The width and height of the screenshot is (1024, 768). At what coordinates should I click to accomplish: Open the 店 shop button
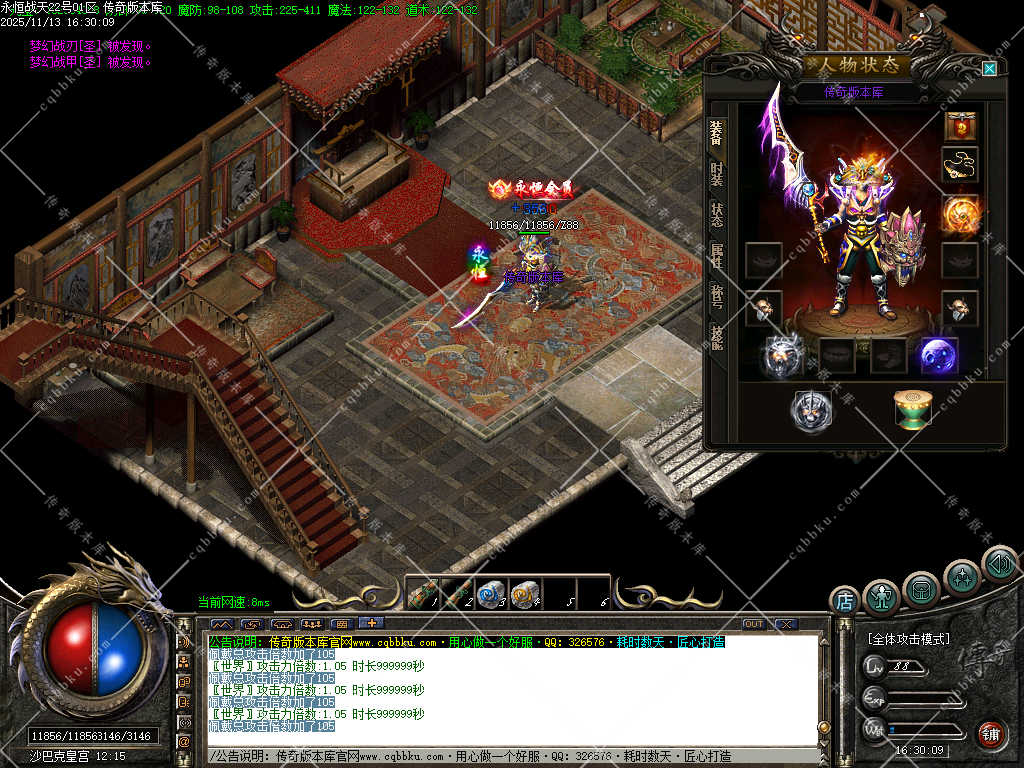pyautogui.click(x=845, y=601)
